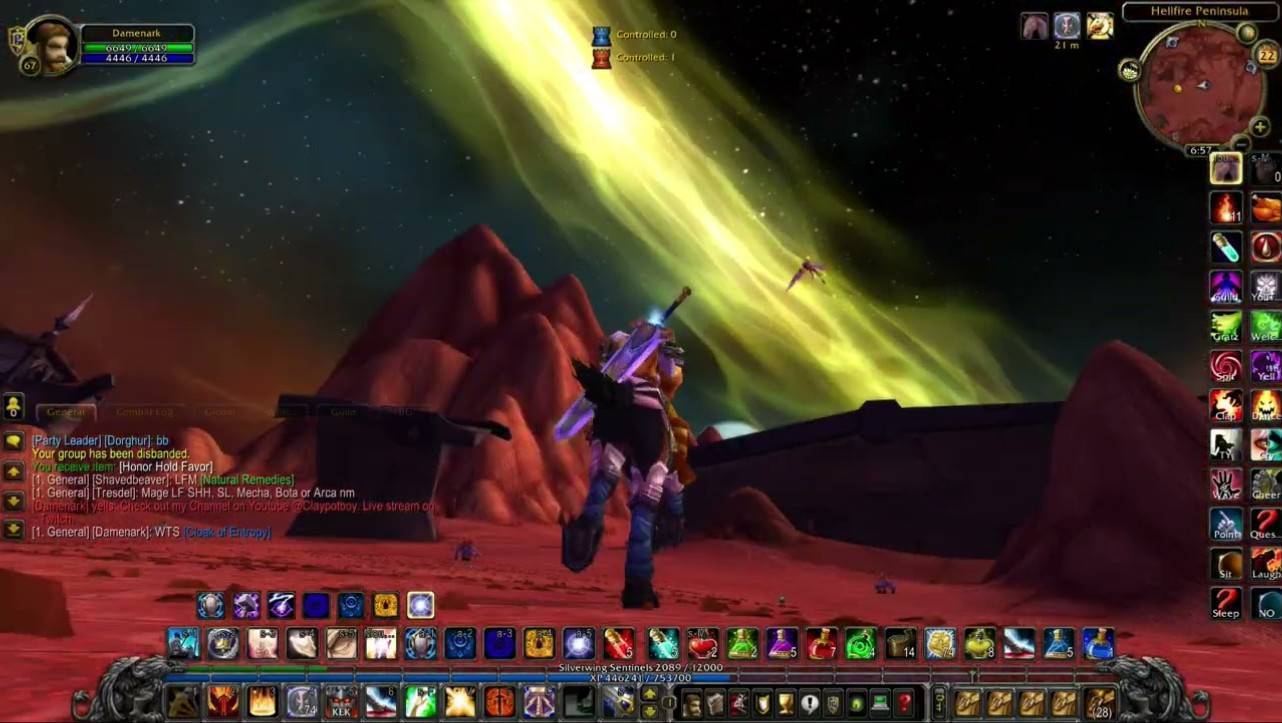Click the Wave emote macro
Image resolution: width=1282 pixels, height=723 pixels.
point(1226,485)
